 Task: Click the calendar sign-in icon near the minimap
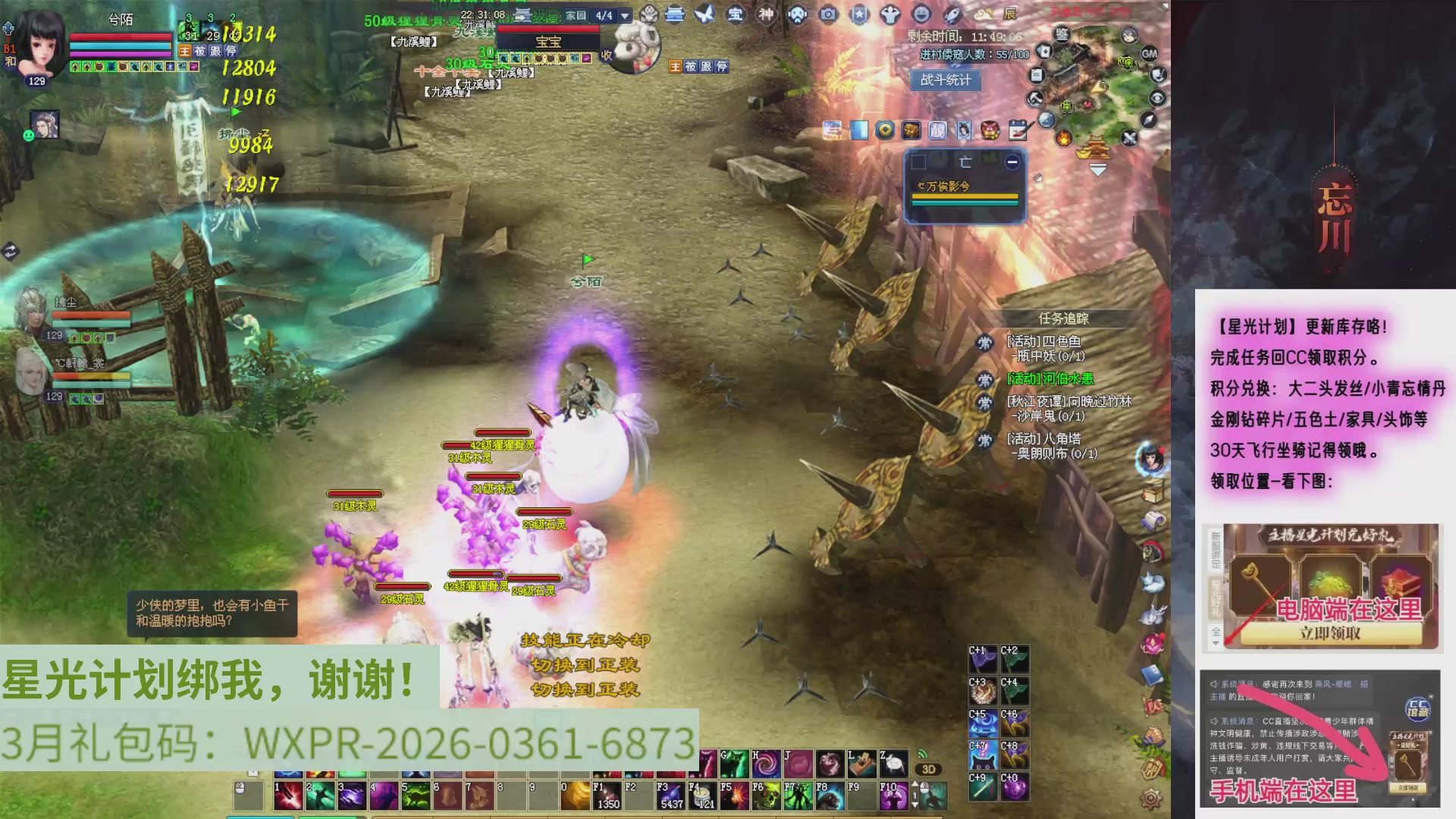(1018, 130)
